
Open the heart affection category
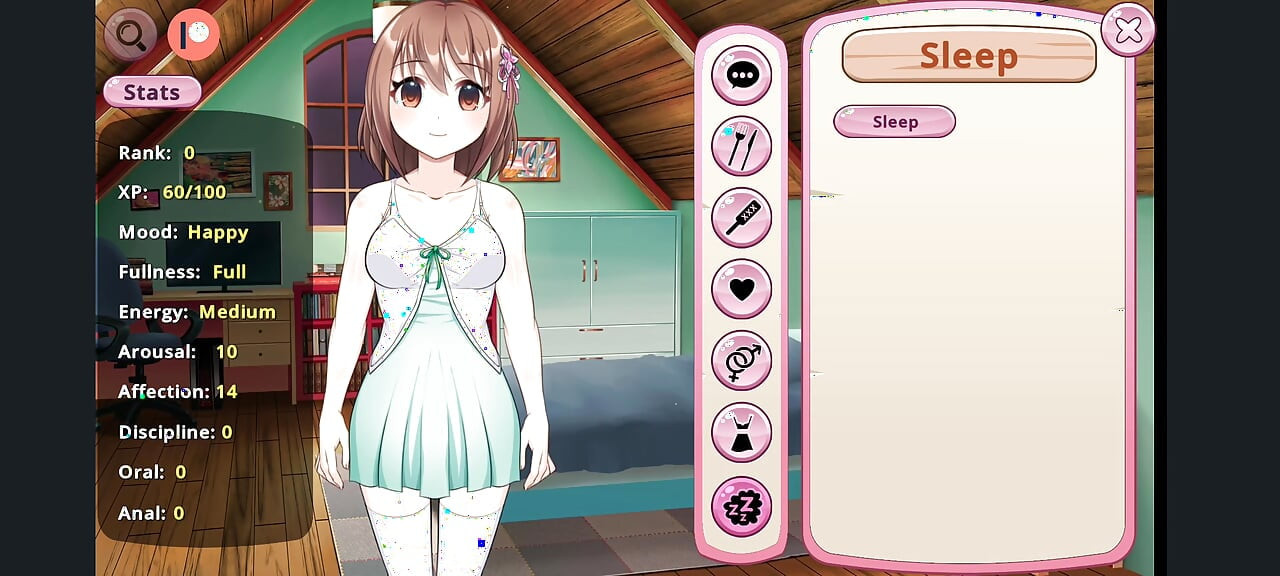(x=741, y=289)
